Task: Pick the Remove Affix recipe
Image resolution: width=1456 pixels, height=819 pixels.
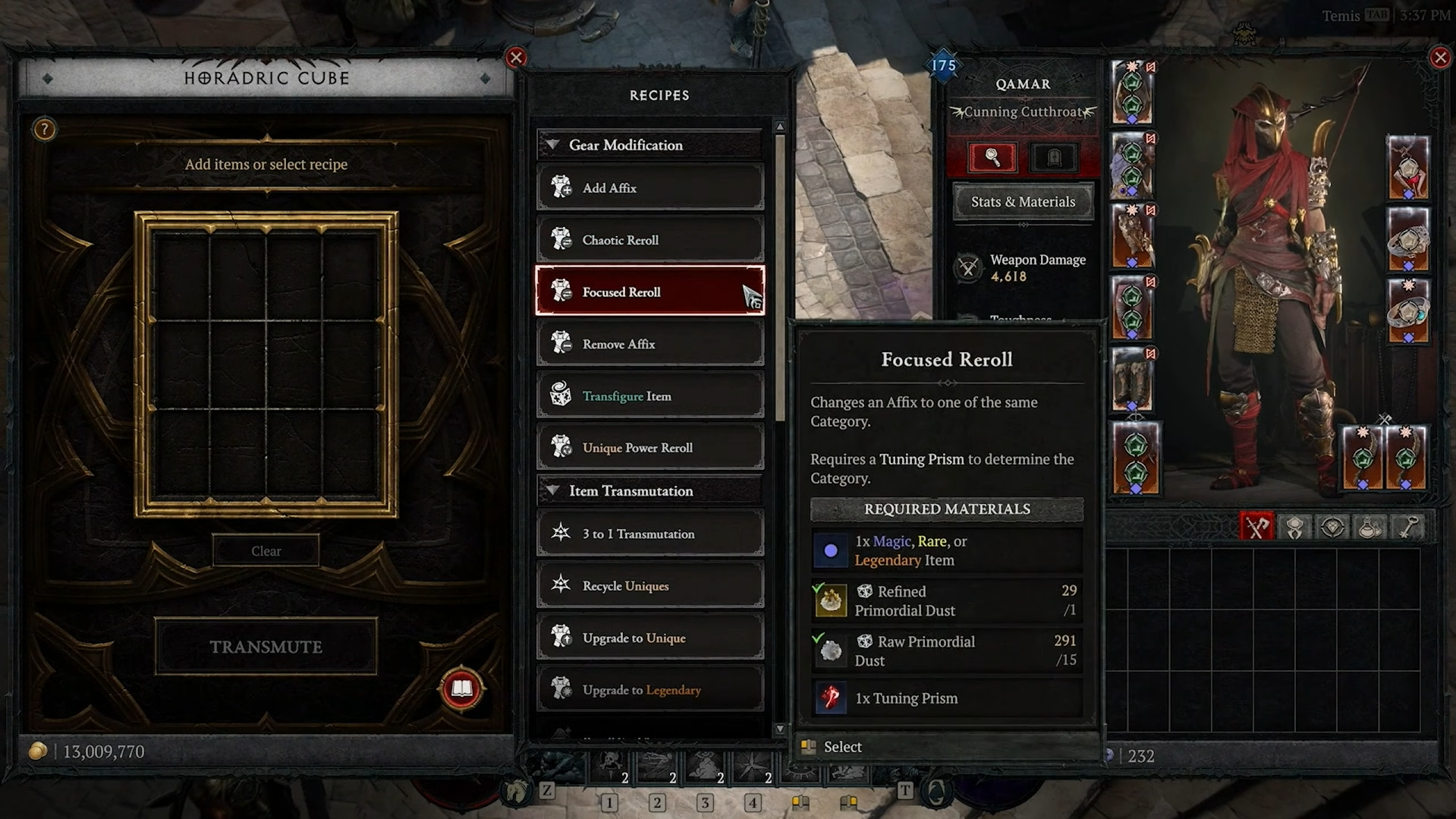Action: [x=649, y=344]
